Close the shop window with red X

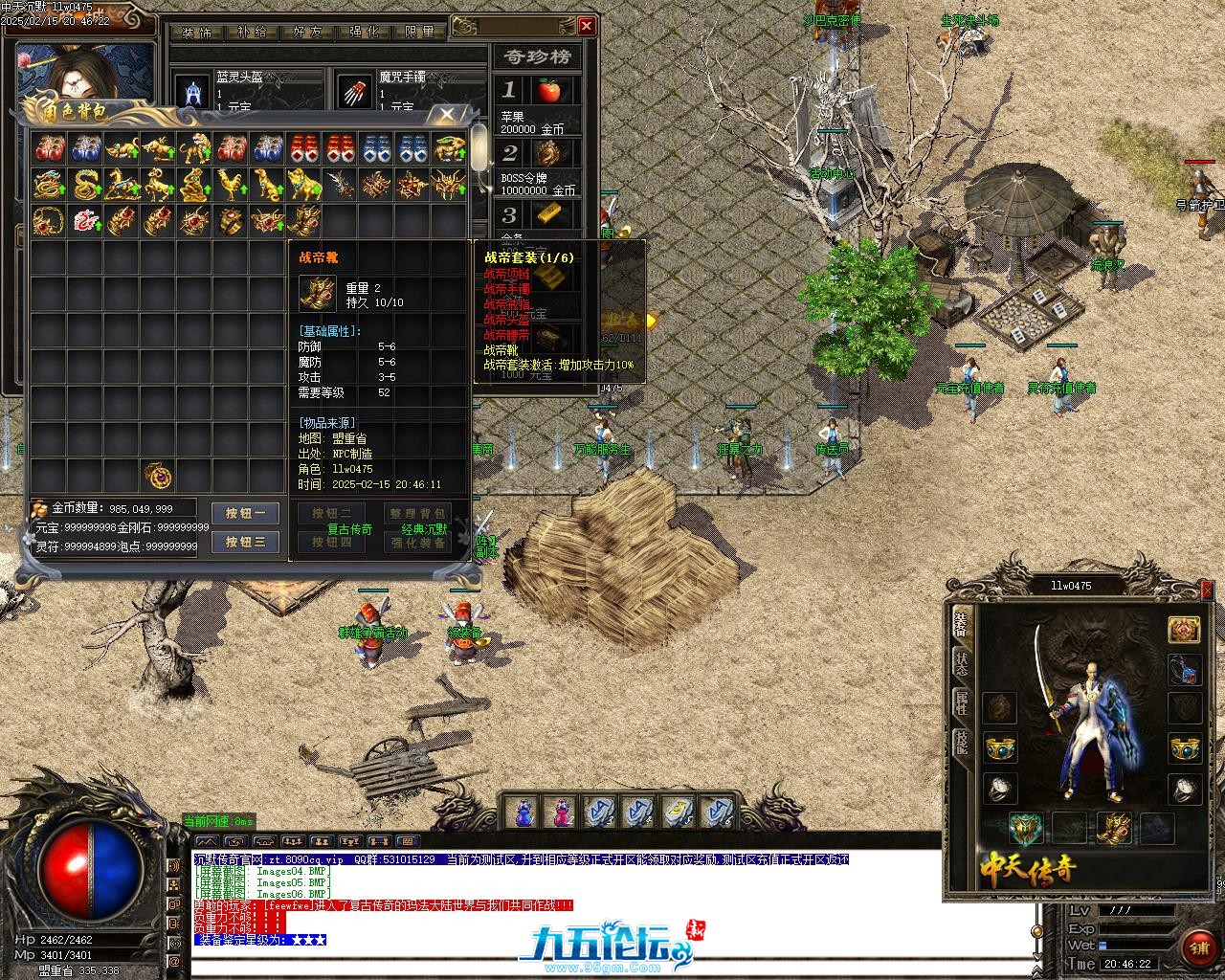587,26
